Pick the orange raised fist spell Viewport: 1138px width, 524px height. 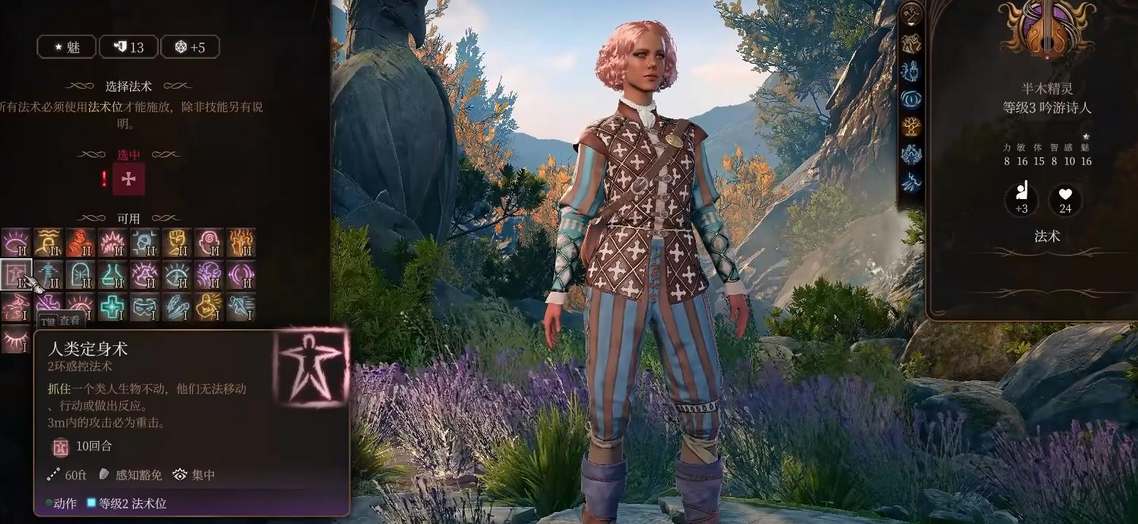pos(176,242)
